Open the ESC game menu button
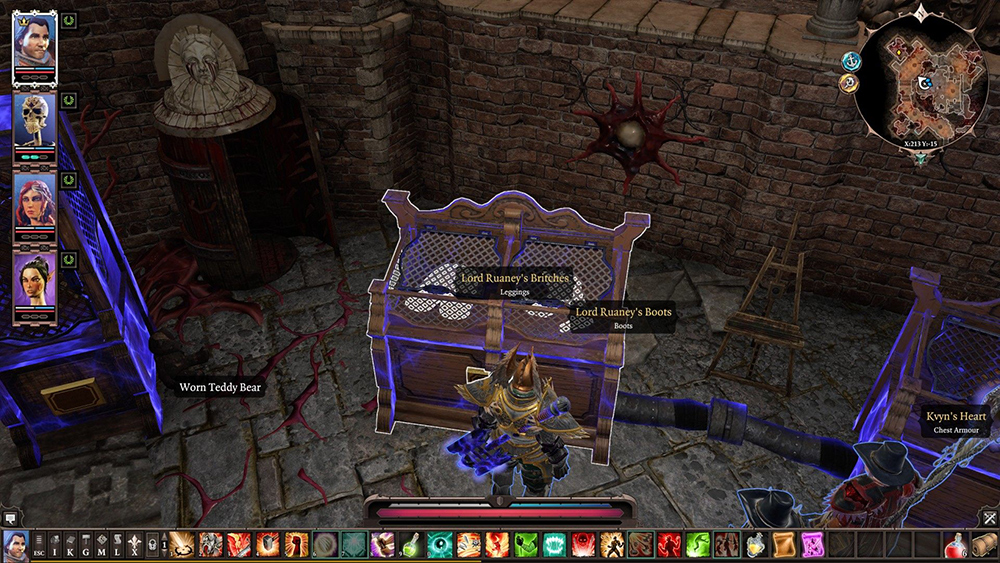Image resolution: width=1000 pixels, height=563 pixels. tap(40, 545)
